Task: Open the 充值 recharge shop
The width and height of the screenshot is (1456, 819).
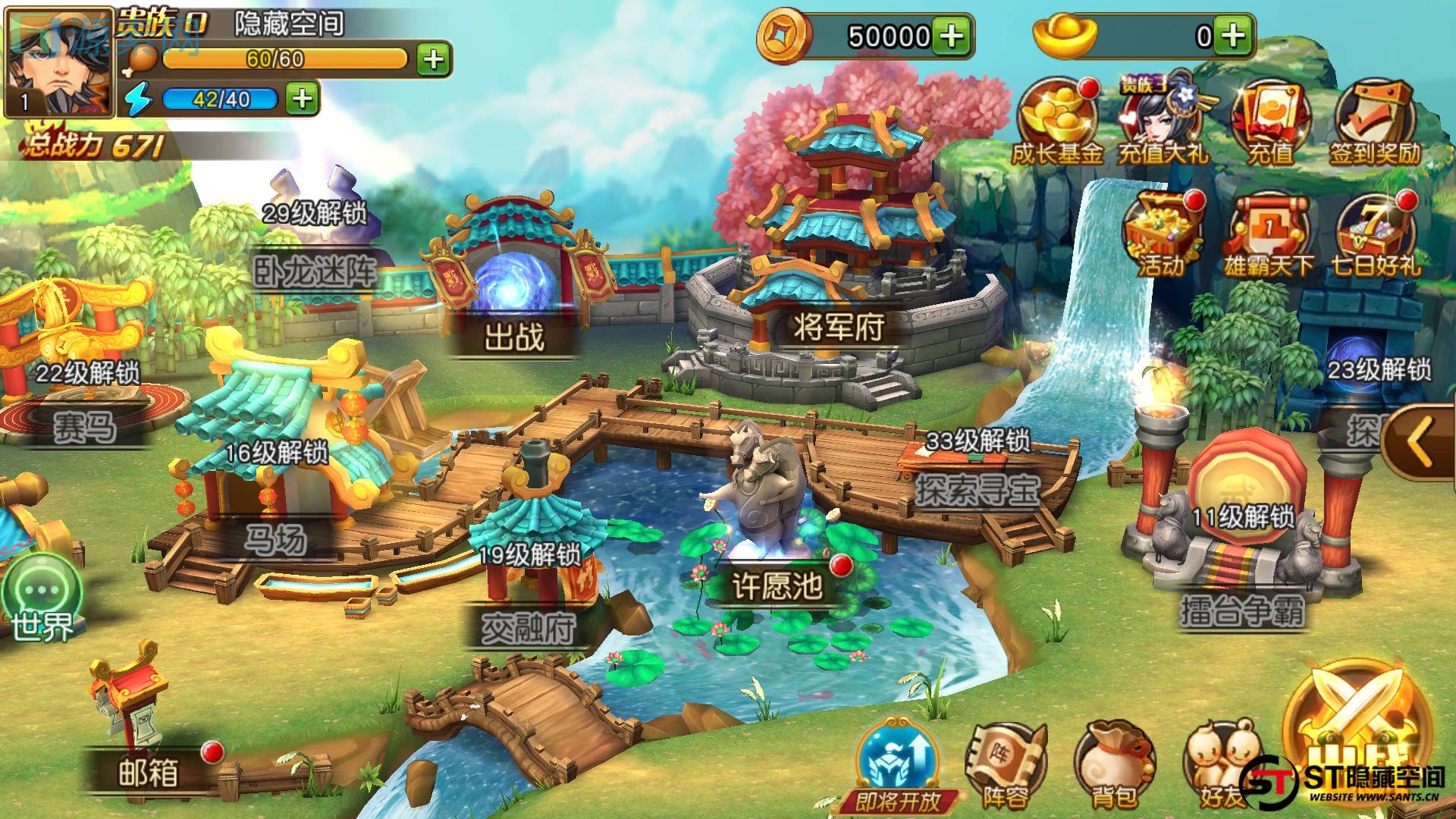Action: (x=1270, y=121)
